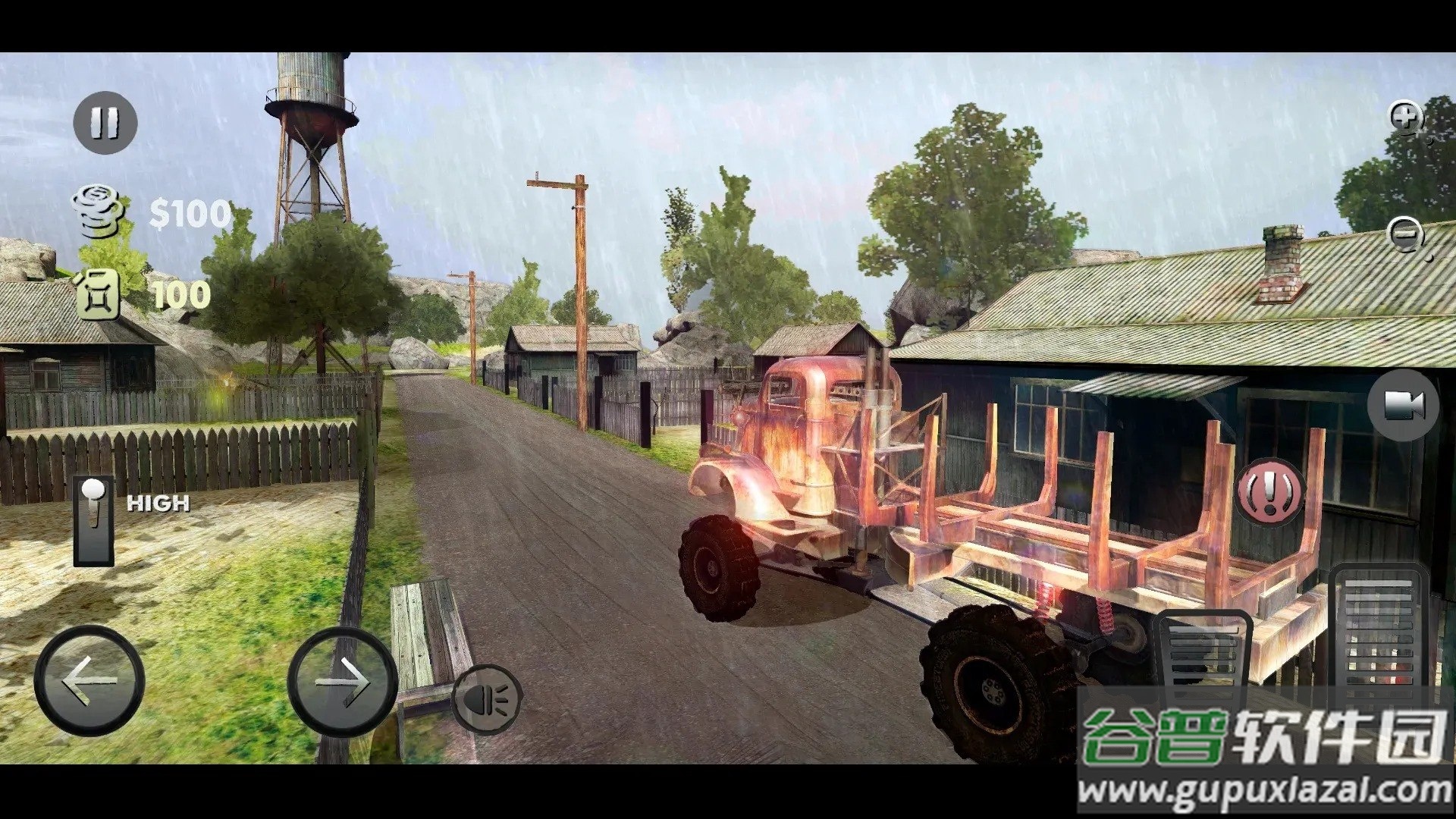Image resolution: width=1456 pixels, height=819 pixels.
Task: Change the view with the camera button
Action: [x=1403, y=405]
